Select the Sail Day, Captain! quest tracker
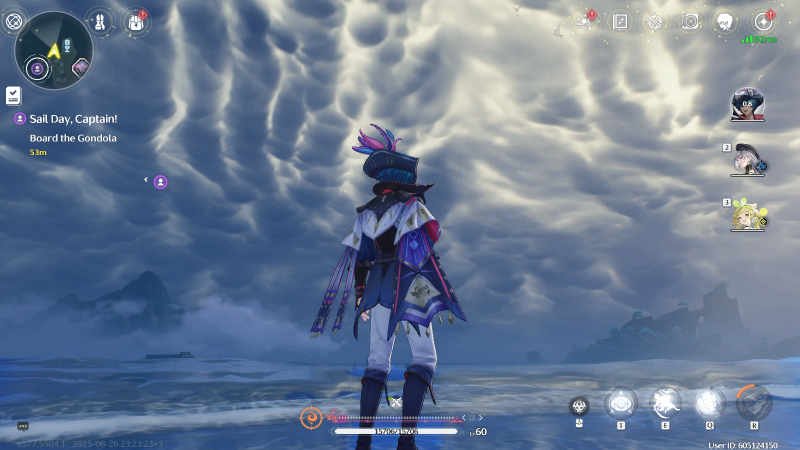This screenshot has height=450, width=800. [72, 118]
